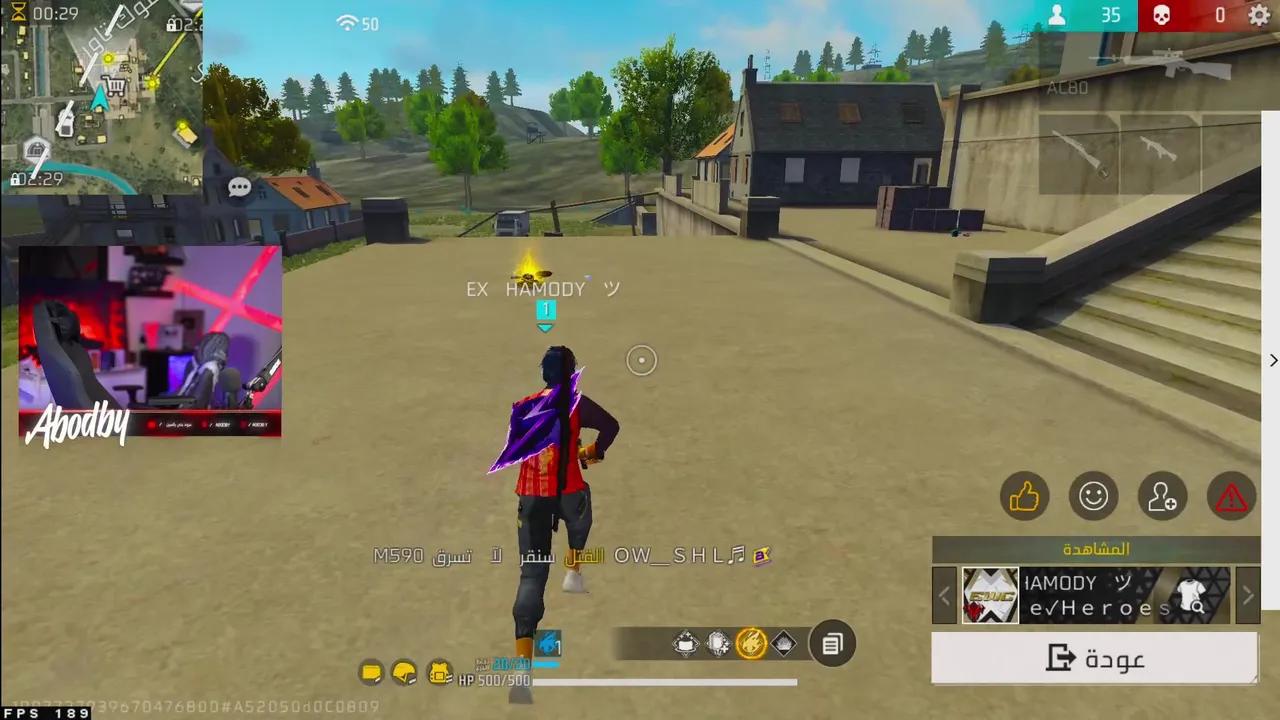This screenshot has height=720, width=1280.
Task: Click the skull kill-counter icon
Action: [x=1161, y=15]
